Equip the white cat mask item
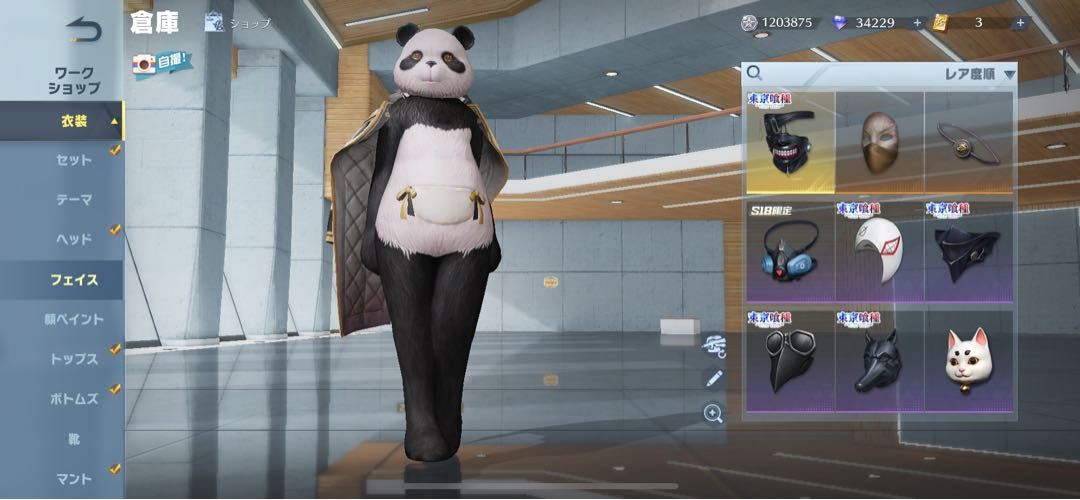The height and width of the screenshot is (500, 1080). (967, 360)
